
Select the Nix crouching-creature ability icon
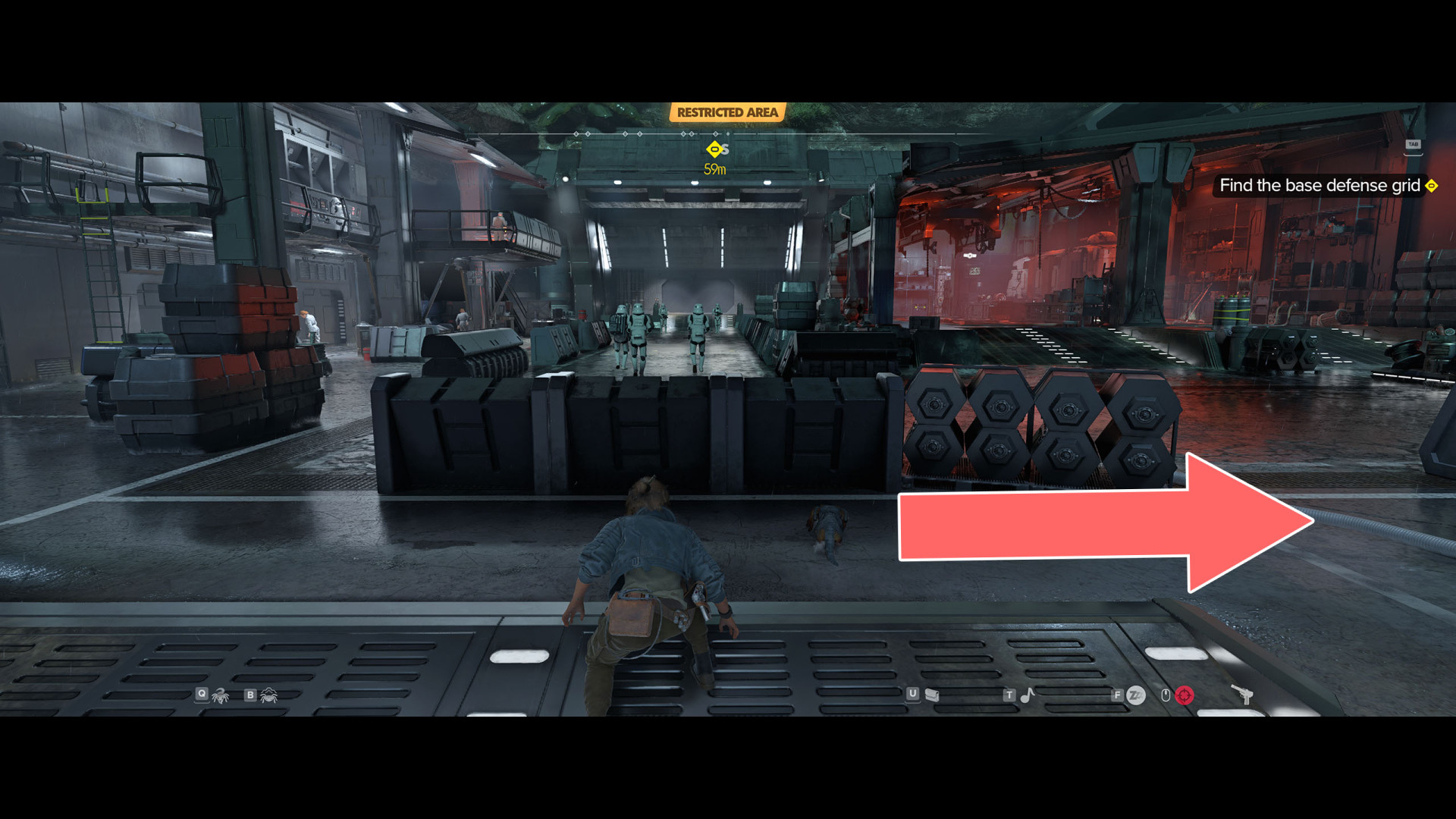coord(269,695)
